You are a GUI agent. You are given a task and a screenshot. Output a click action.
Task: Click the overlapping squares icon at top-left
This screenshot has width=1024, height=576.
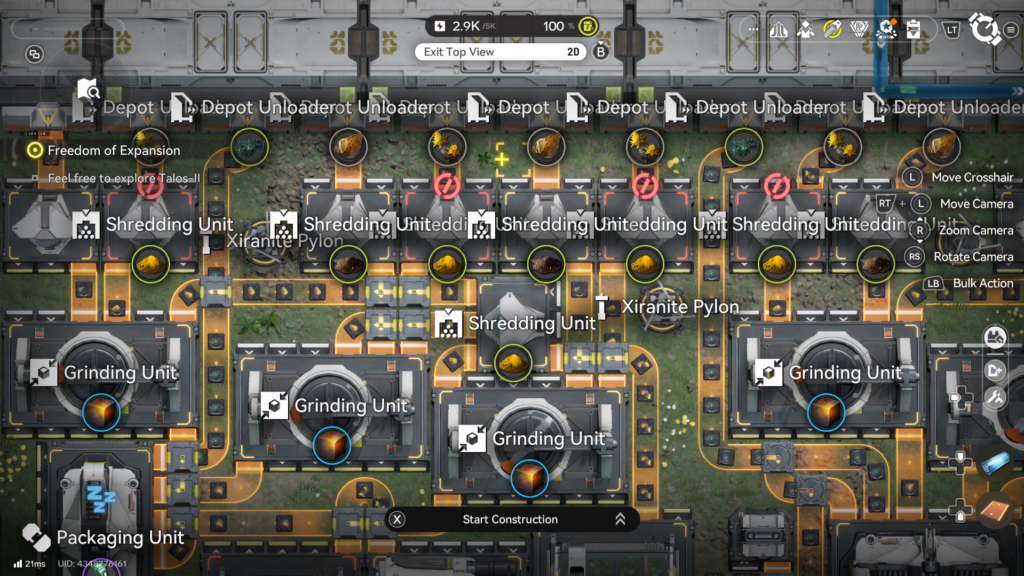[x=35, y=54]
